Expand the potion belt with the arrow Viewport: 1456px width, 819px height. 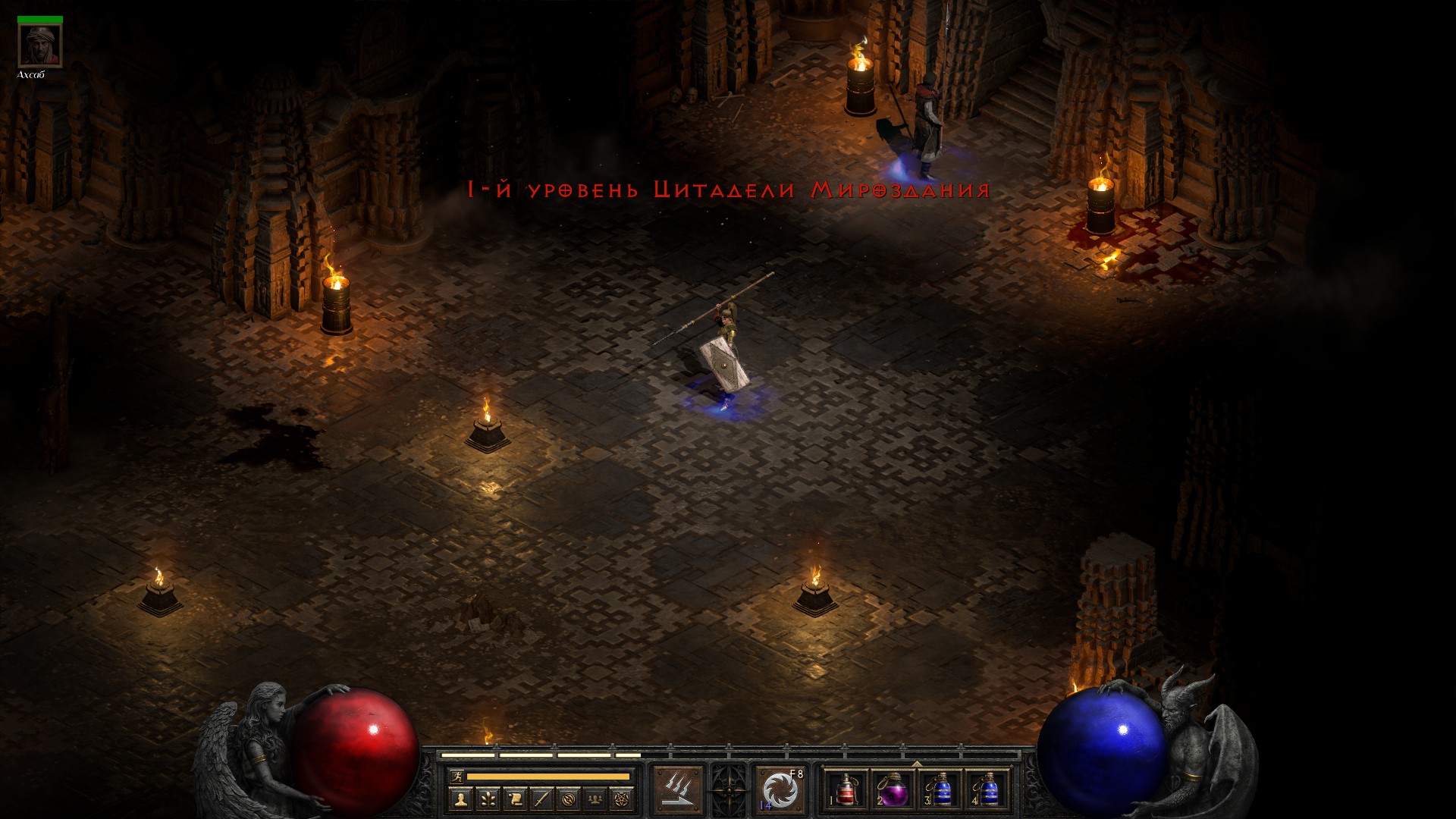pyautogui.click(x=917, y=764)
